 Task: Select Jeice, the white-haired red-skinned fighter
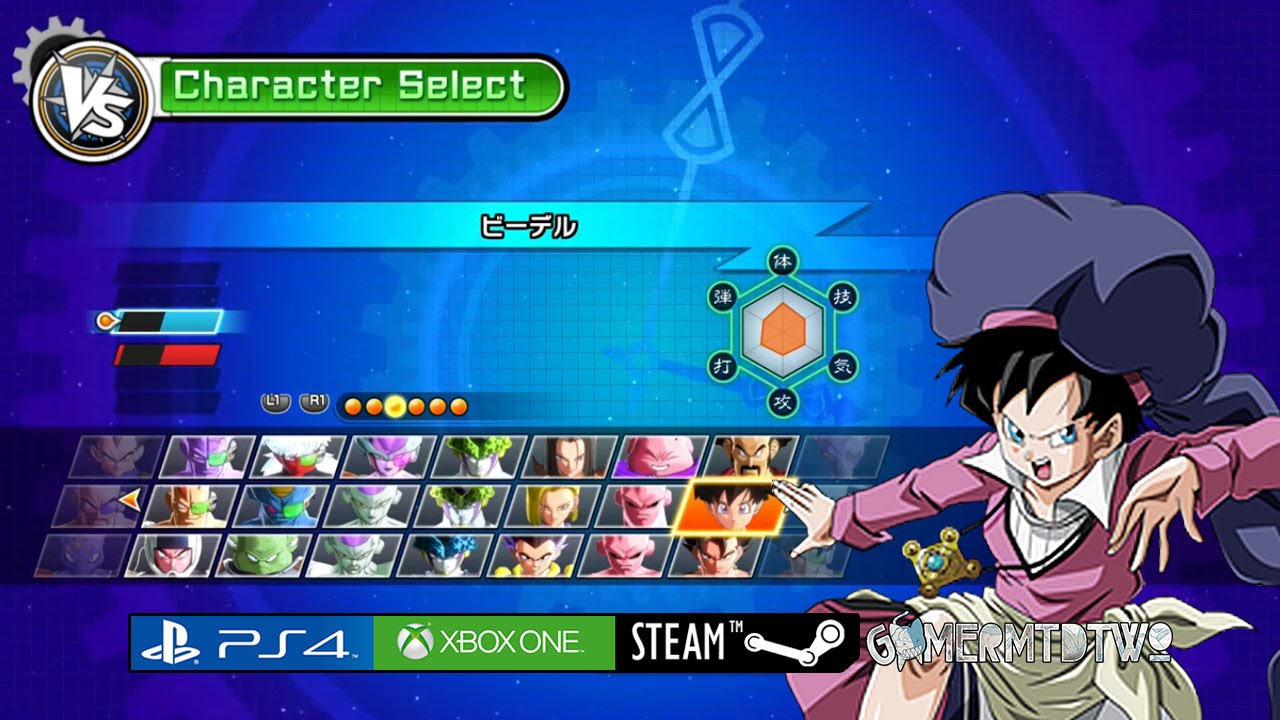coord(297,456)
